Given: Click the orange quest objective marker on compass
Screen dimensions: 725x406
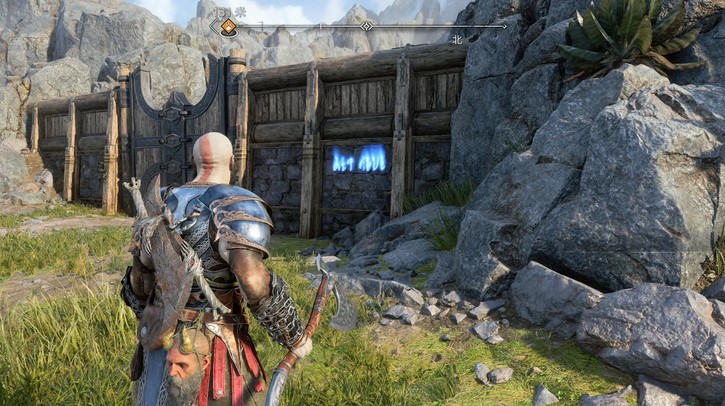Looking at the screenshot, I should (229, 27).
